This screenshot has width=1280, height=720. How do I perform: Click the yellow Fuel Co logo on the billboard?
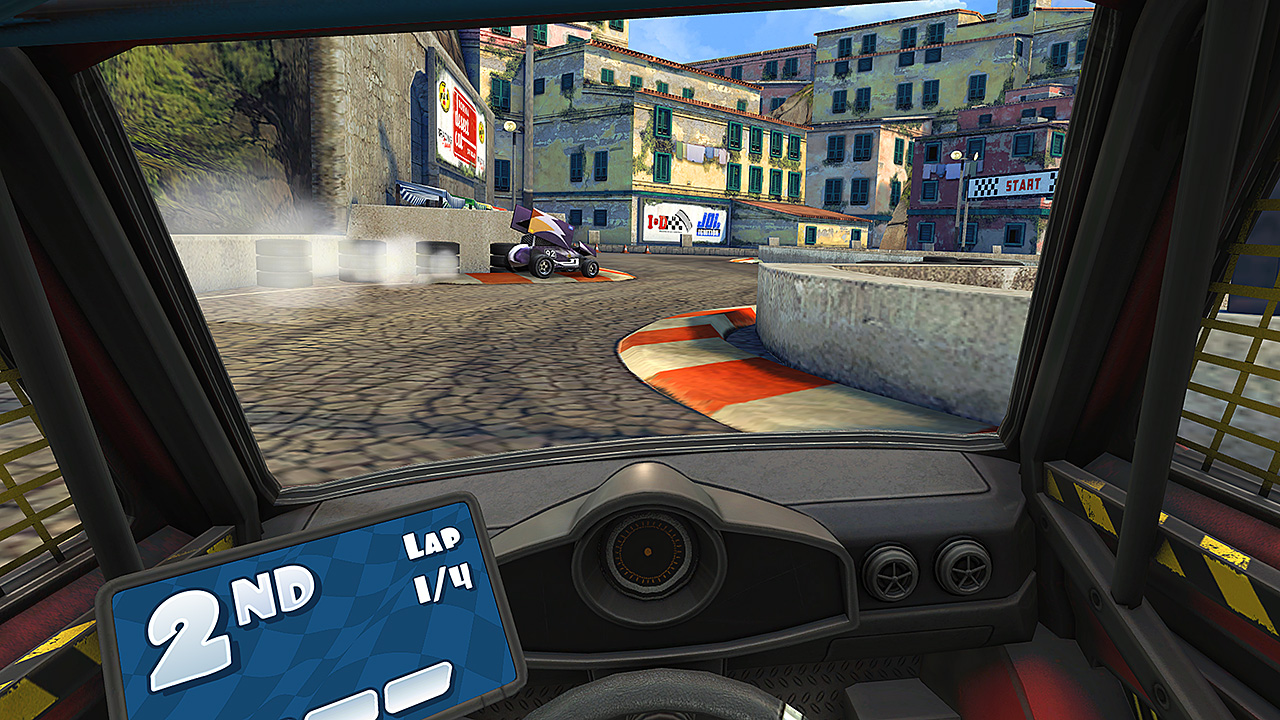444,96
